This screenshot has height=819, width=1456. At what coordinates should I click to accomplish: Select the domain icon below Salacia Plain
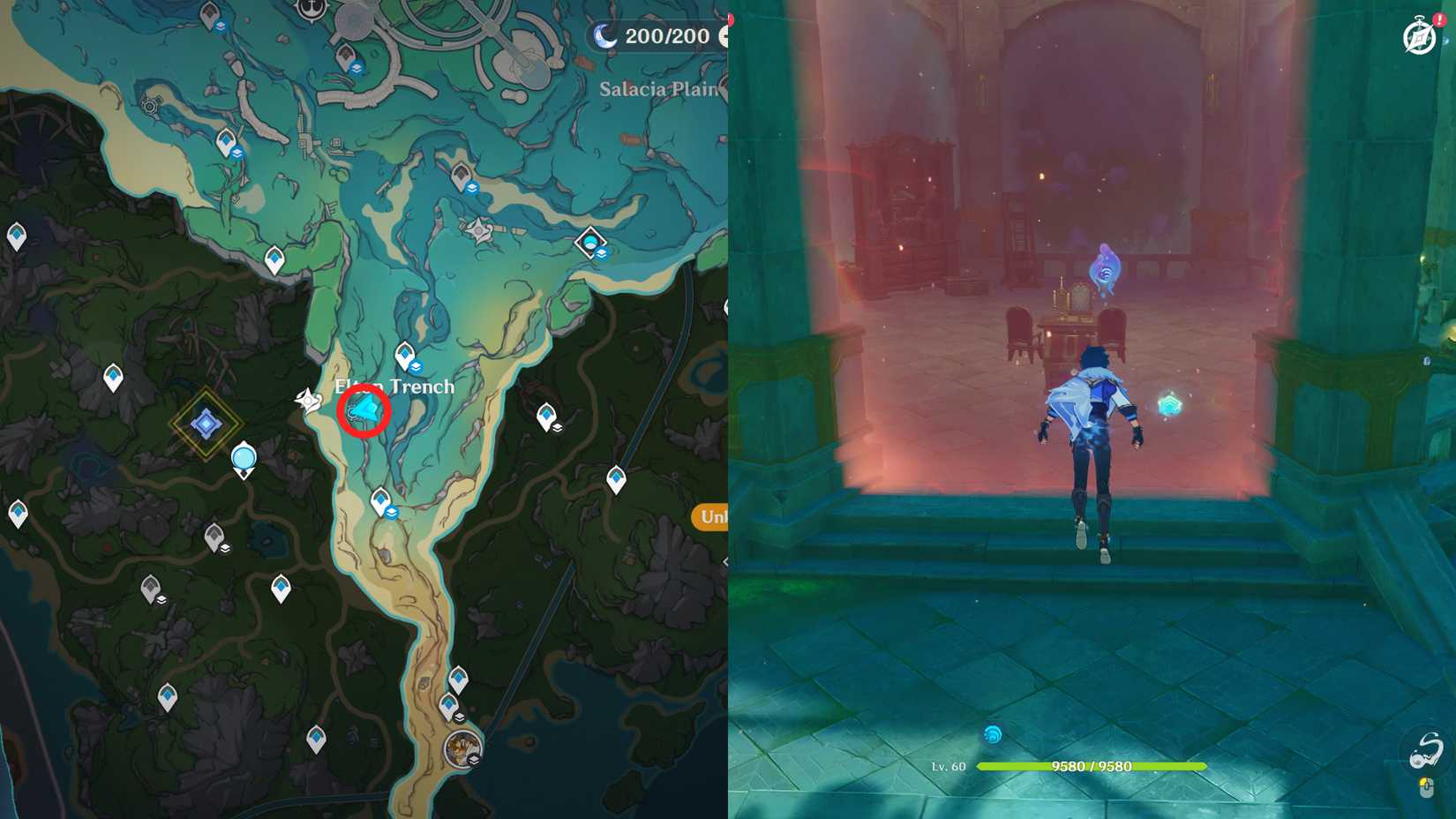pos(589,240)
